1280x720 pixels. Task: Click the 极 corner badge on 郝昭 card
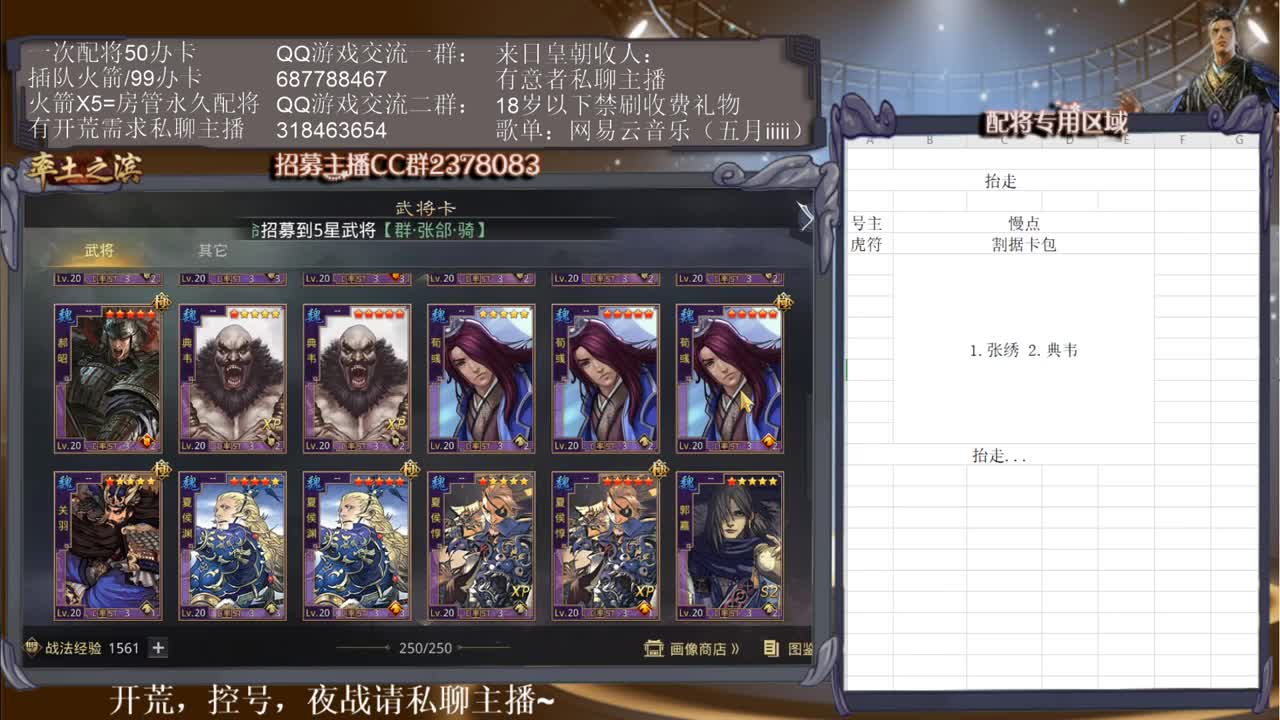[x=162, y=301]
